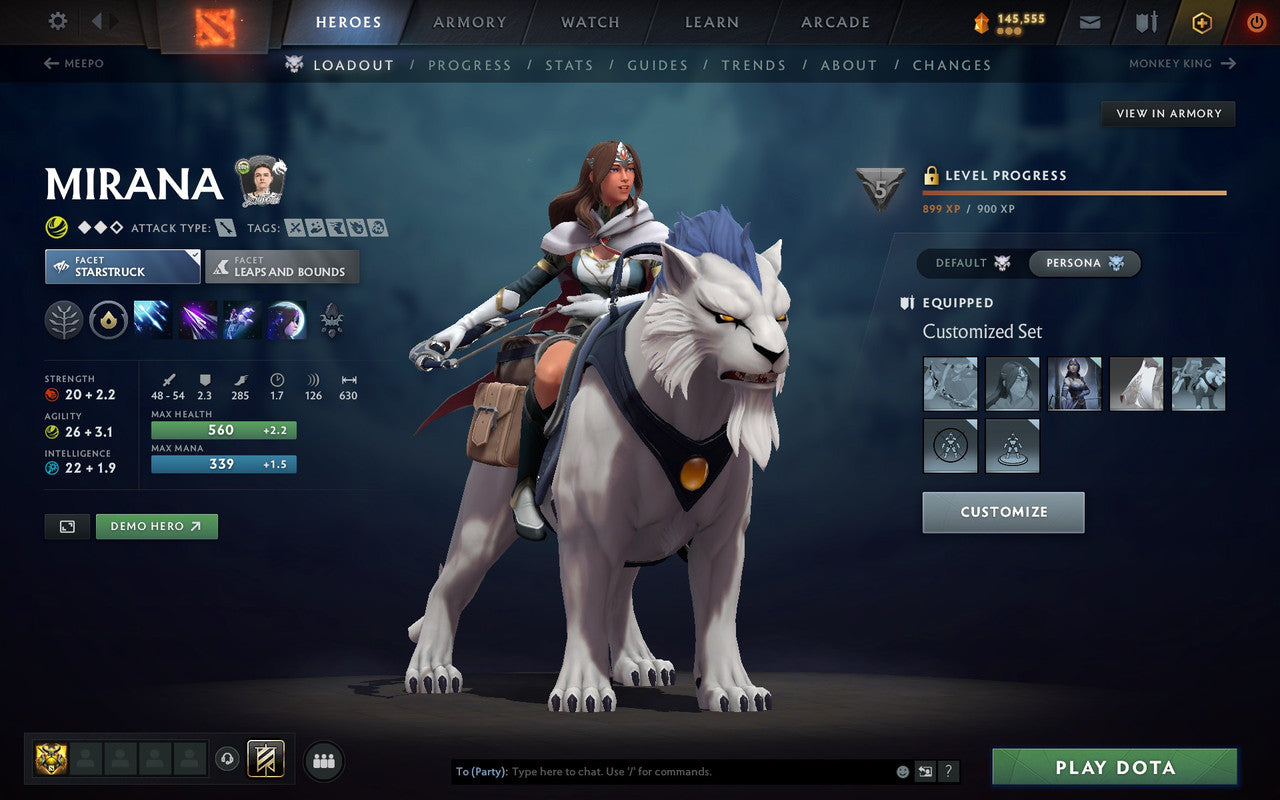Image resolution: width=1280 pixels, height=800 pixels.
Task: Open the Trends sub-tab
Action: (753, 65)
